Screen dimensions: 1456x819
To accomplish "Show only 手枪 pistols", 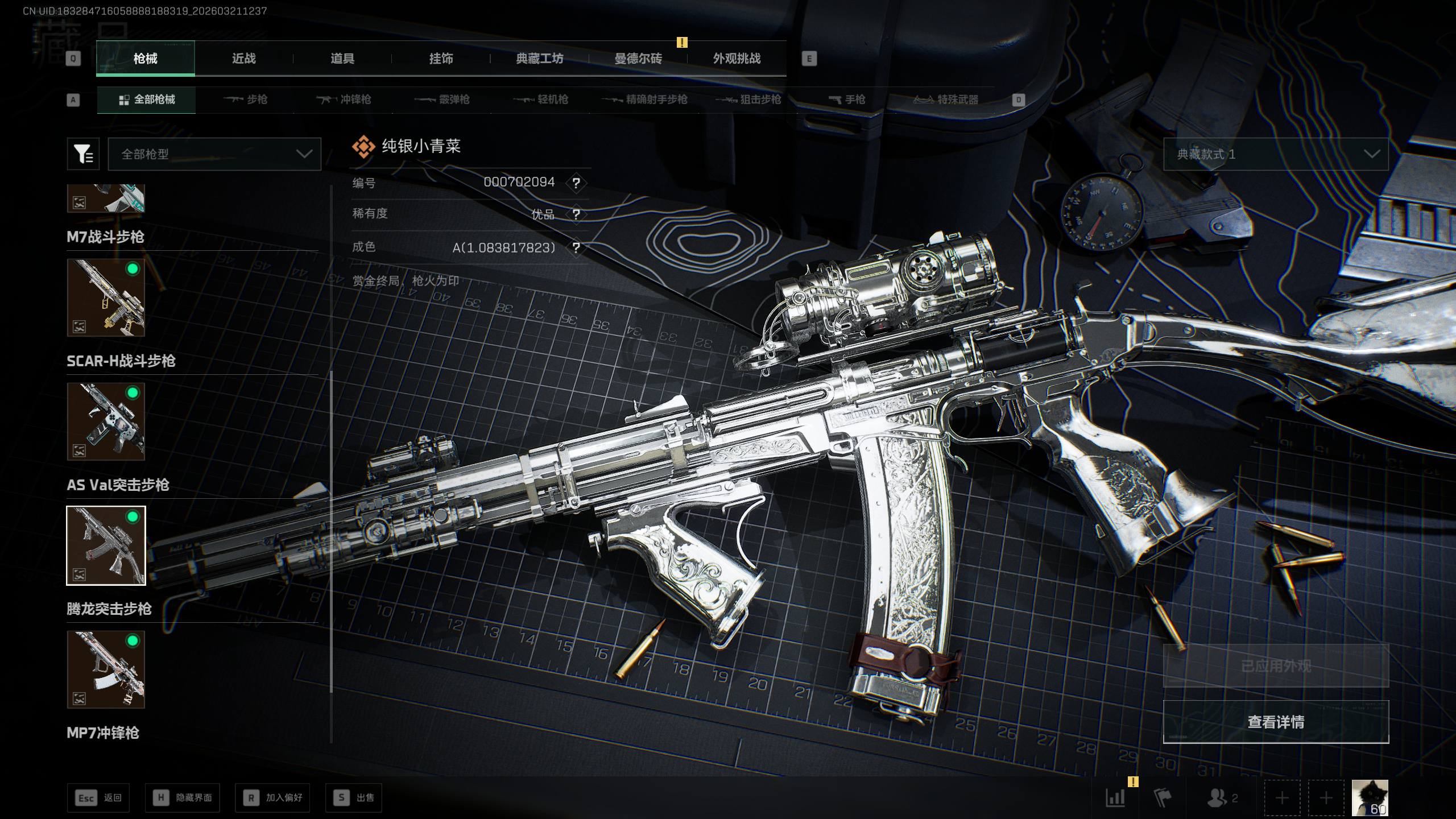I will [847, 100].
